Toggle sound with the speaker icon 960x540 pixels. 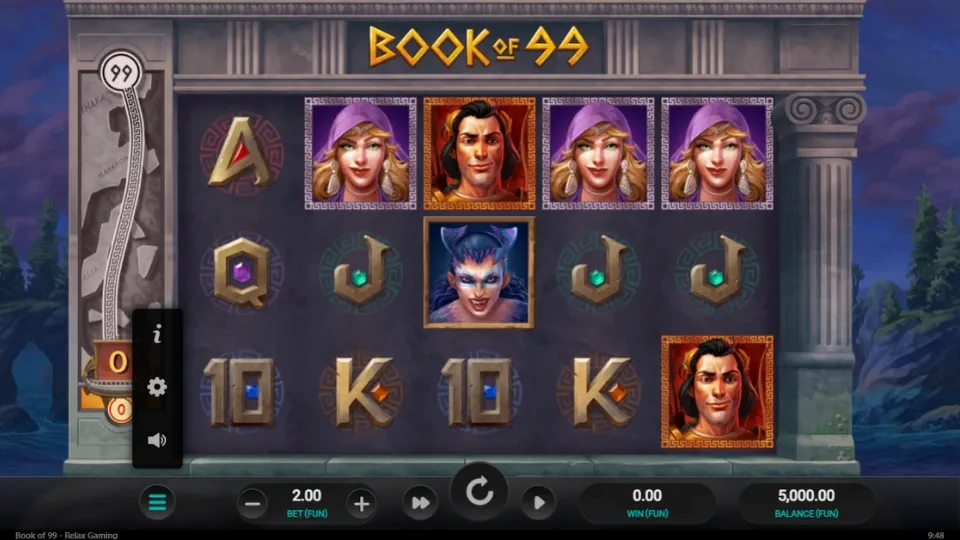point(157,440)
